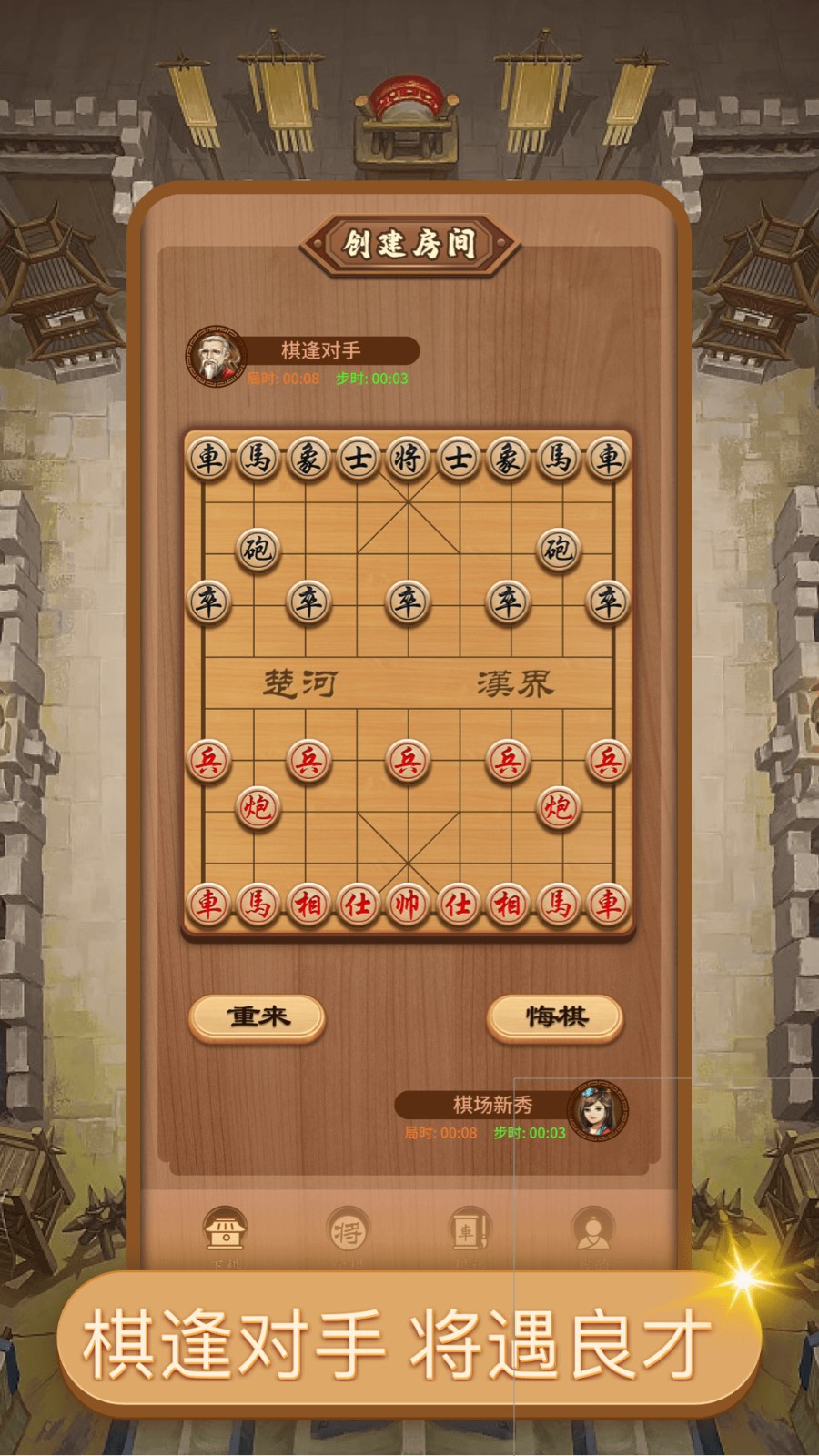Switch to the person profile tab
Screen dimensions: 819x1456
(592, 1231)
